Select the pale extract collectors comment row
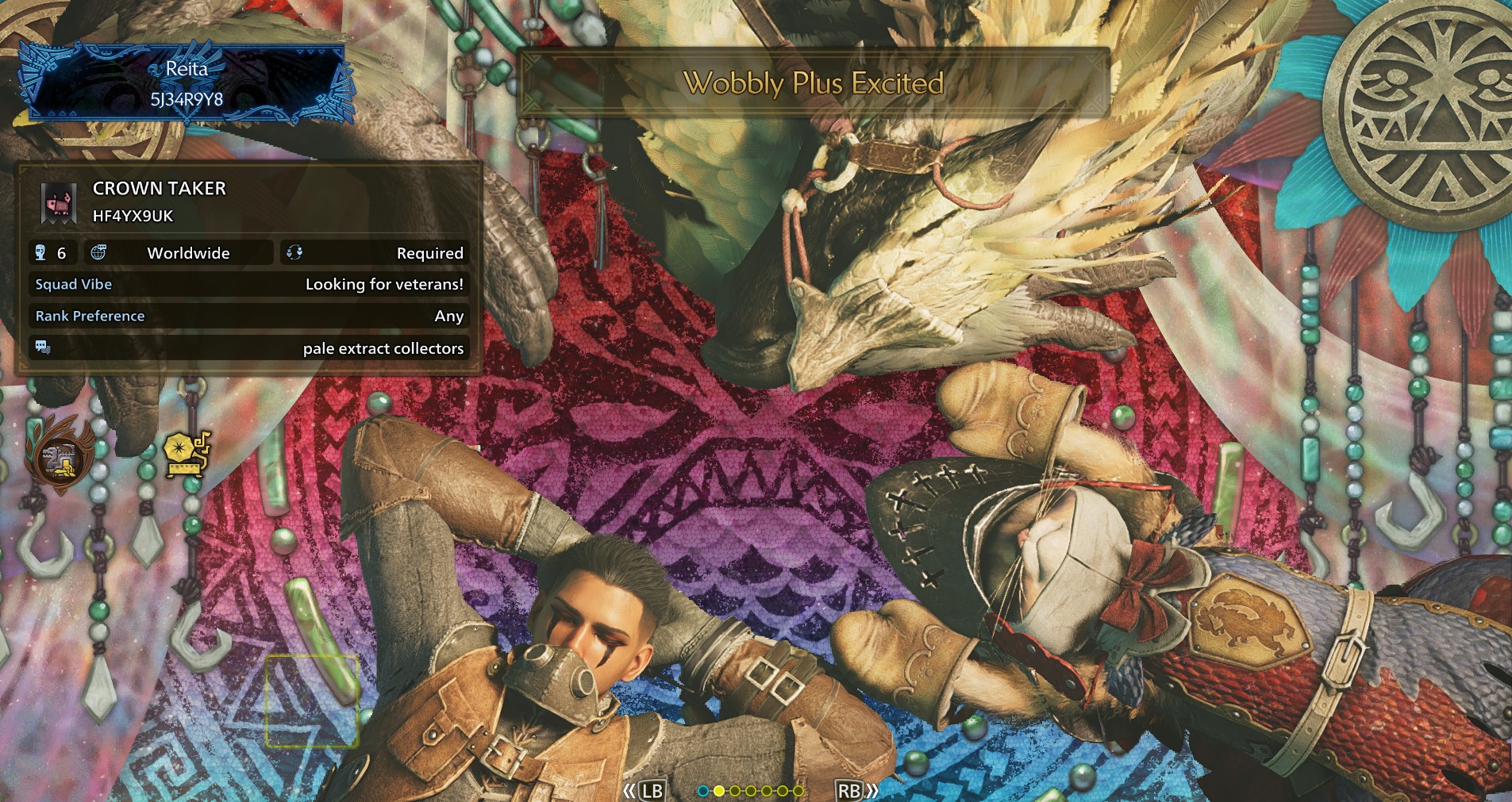 pyautogui.click(x=248, y=348)
